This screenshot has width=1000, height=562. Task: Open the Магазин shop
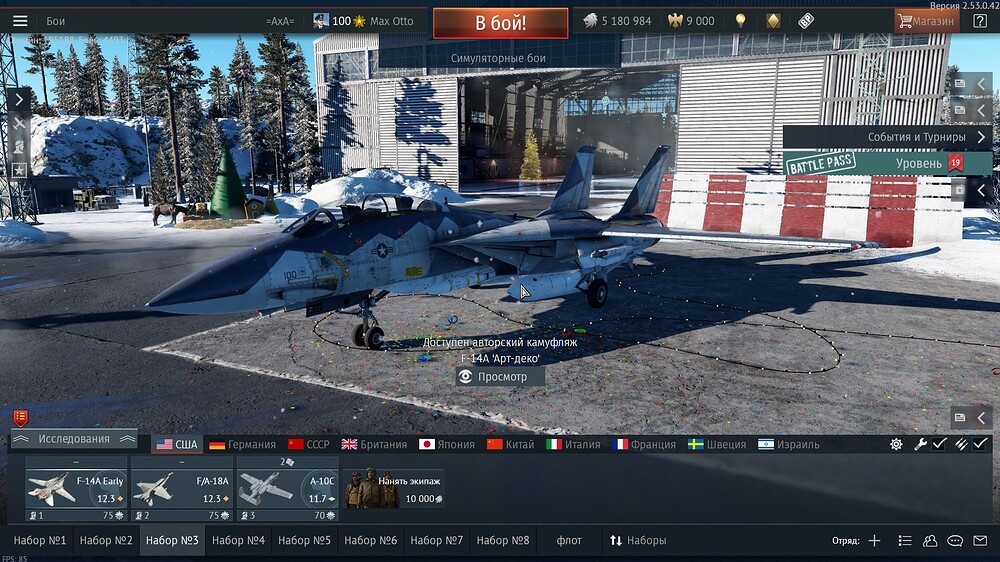tap(926, 21)
